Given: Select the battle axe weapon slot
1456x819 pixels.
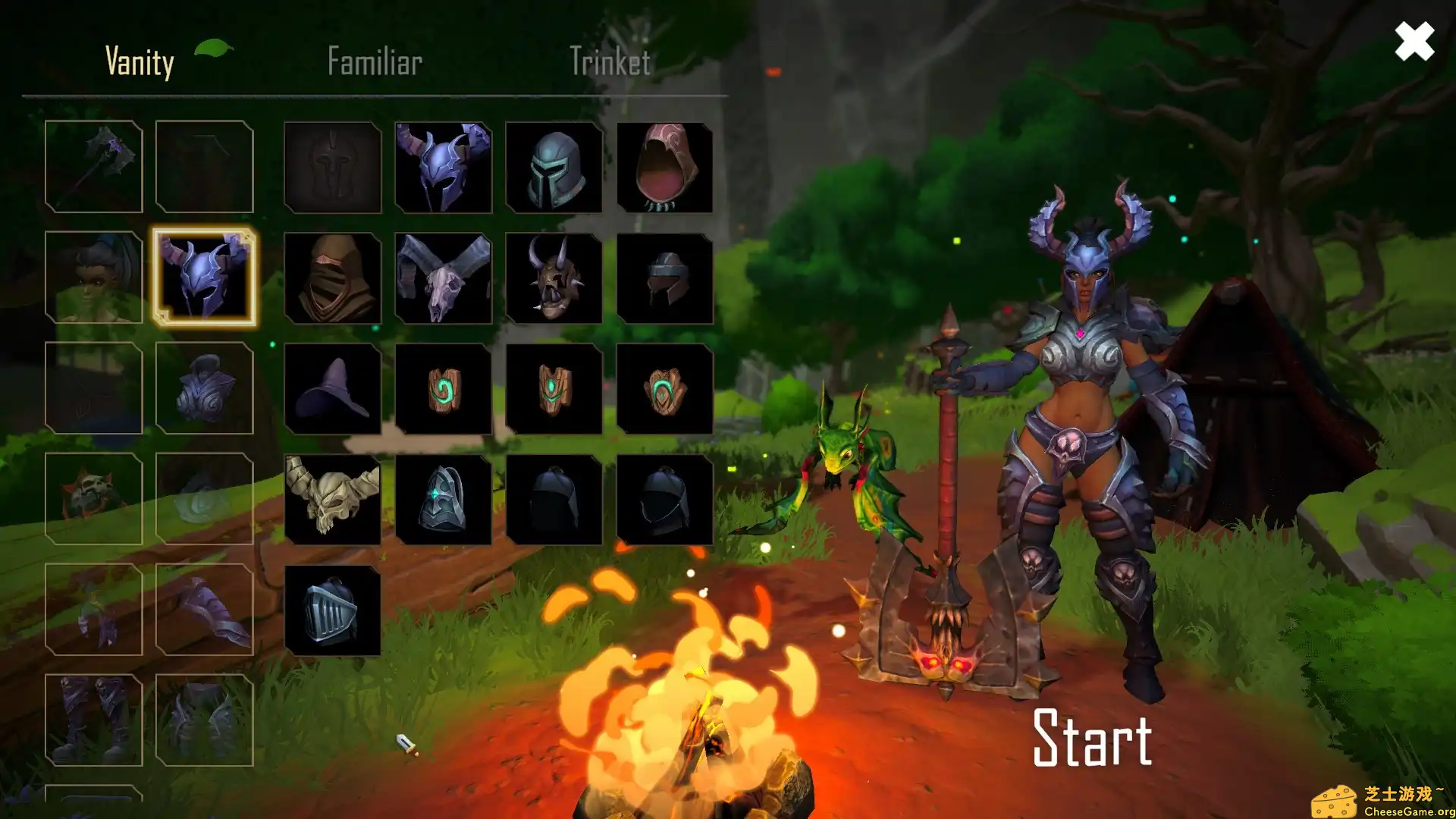Looking at the screenshot, I should (x=93, y=167).
